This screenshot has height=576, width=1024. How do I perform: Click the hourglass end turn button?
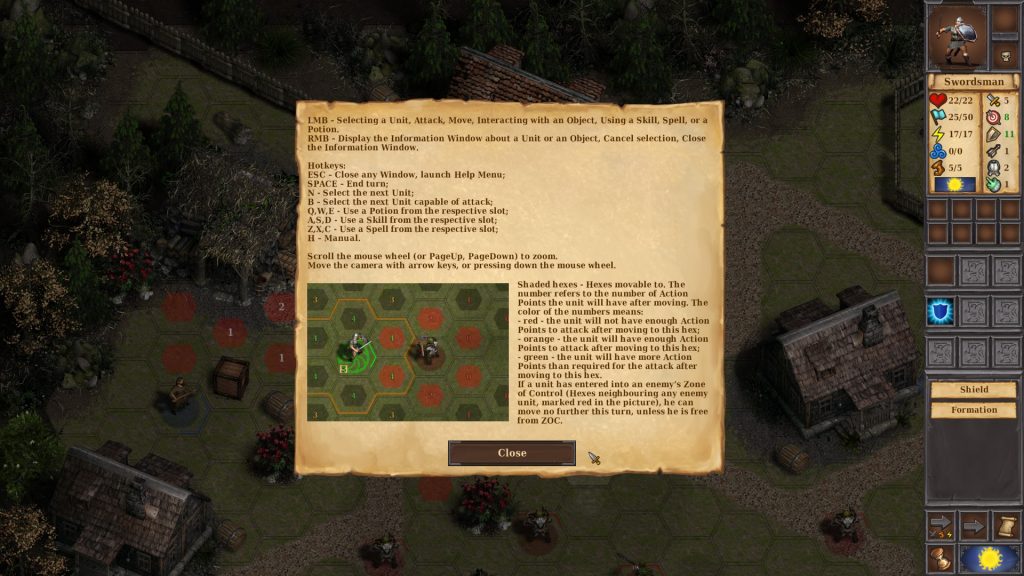pyautogui.click(x=940, y=558)
